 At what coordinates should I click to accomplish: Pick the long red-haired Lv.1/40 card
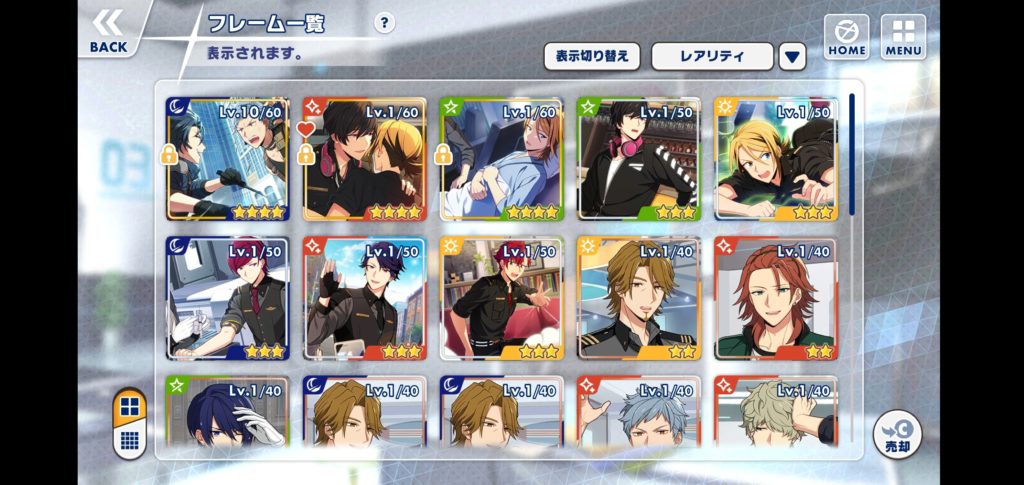pyautogui.click(x=776, y=298)
